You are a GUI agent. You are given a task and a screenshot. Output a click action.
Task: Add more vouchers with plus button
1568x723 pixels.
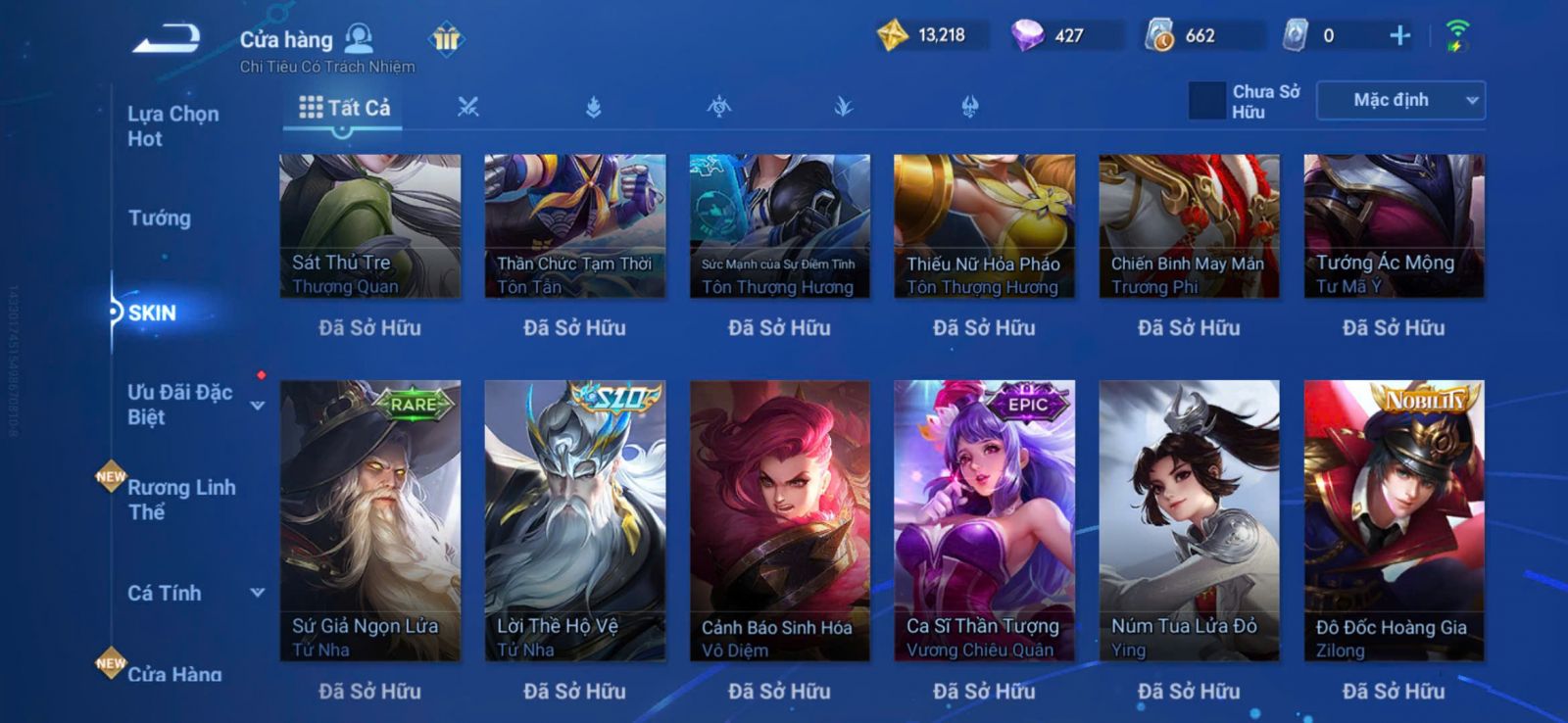(x=1399, y=36)
